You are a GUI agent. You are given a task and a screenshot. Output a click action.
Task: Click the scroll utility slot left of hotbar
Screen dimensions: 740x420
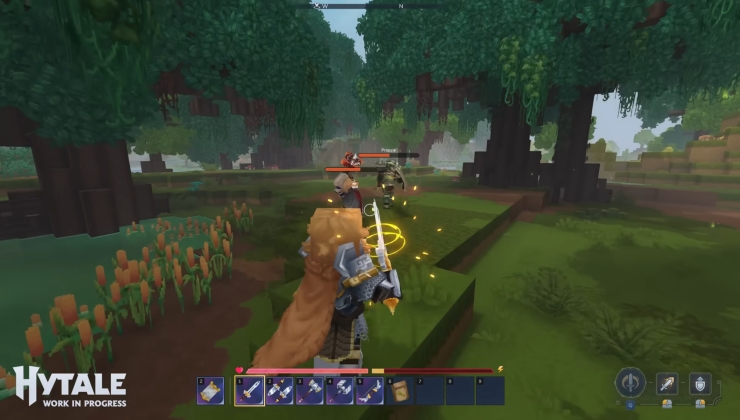click(211, 391)
